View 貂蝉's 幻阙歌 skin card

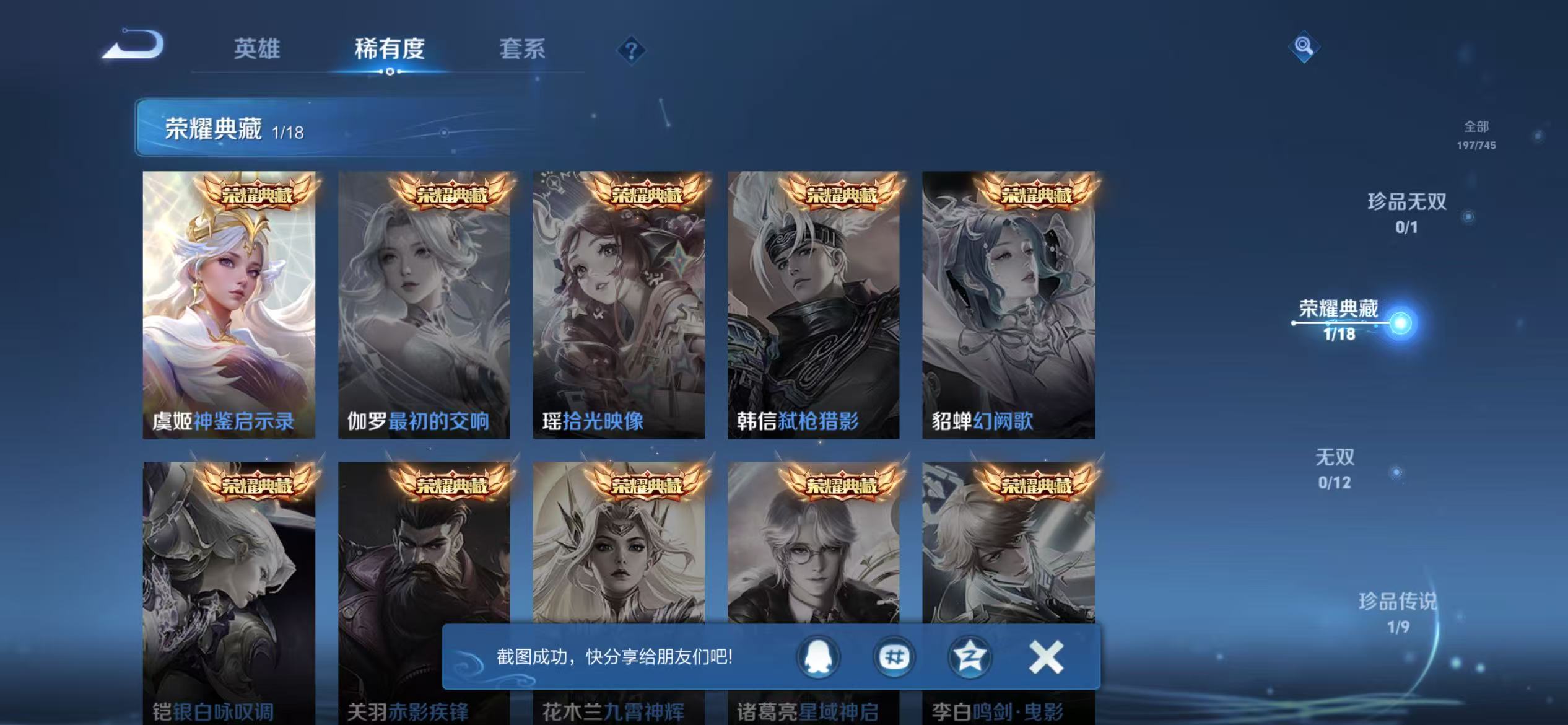[1009, 310]
